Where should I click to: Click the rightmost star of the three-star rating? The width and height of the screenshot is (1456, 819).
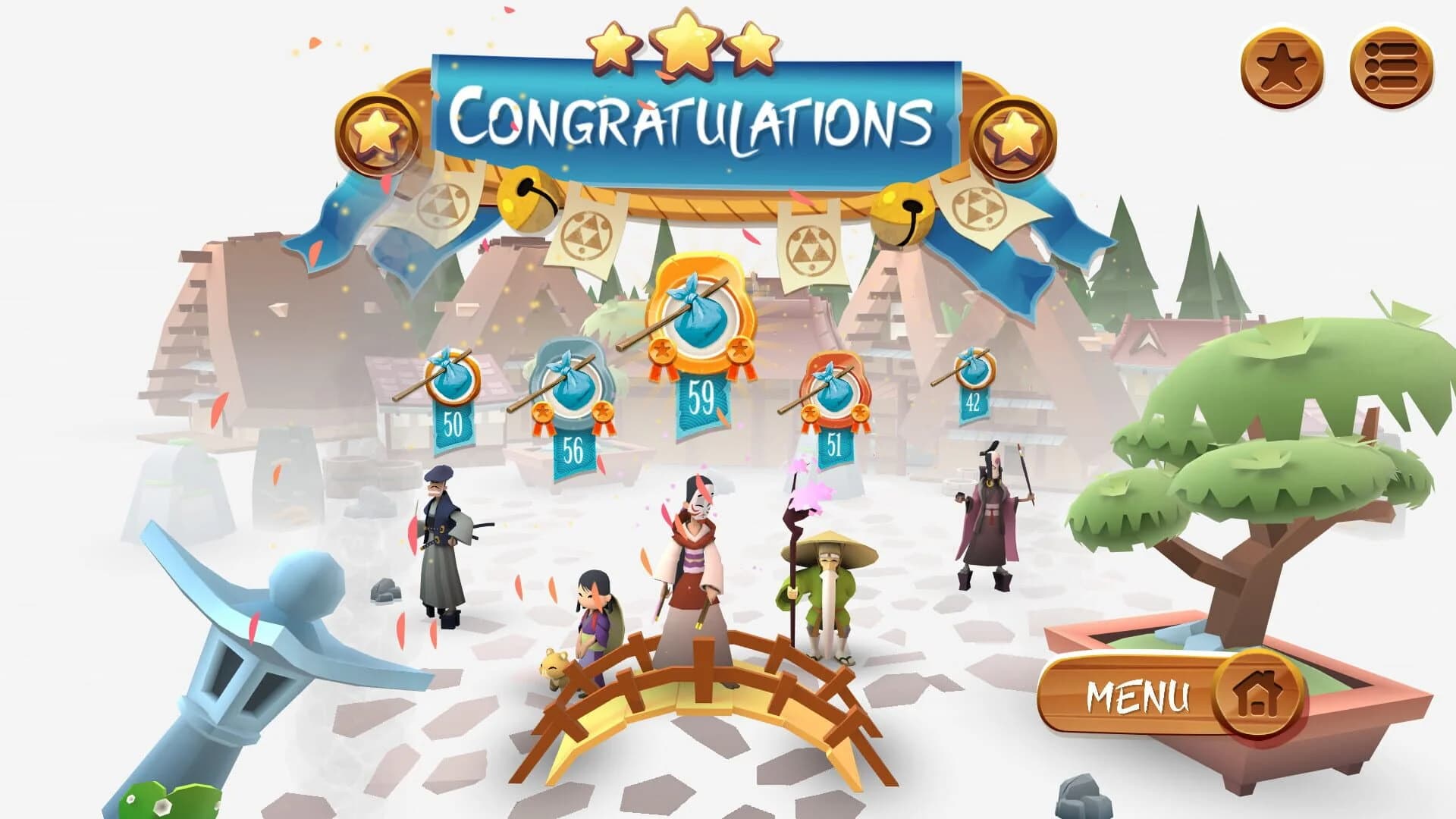tap(755, 49)
